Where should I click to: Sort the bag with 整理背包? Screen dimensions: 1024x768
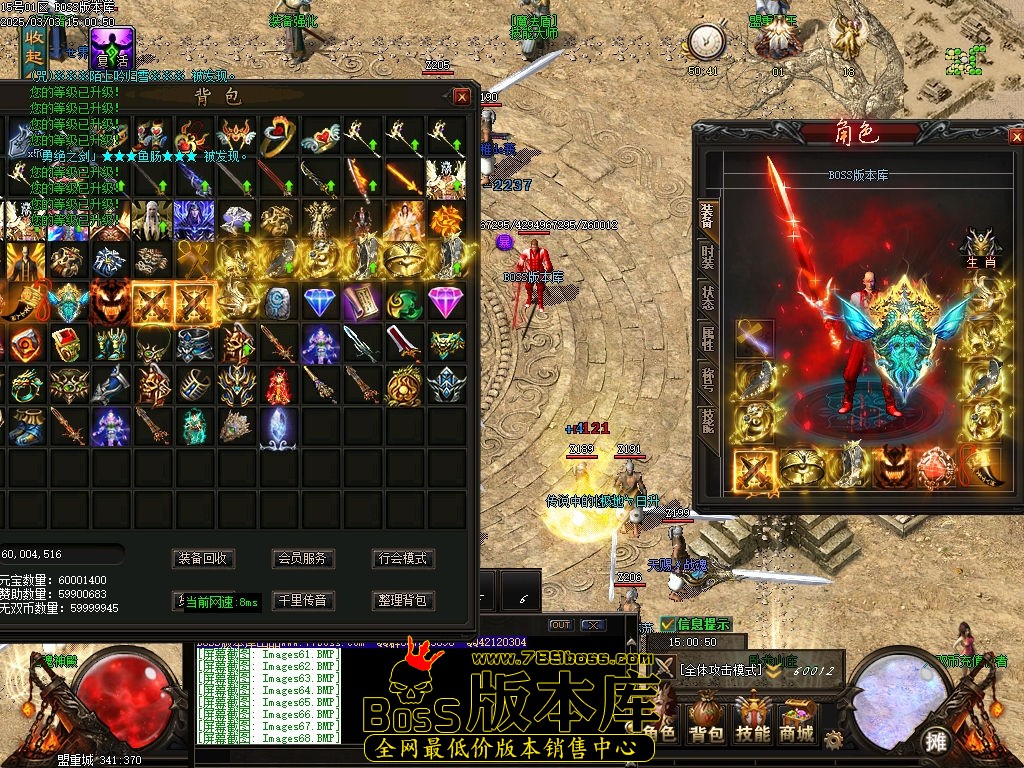click(402, 601)
